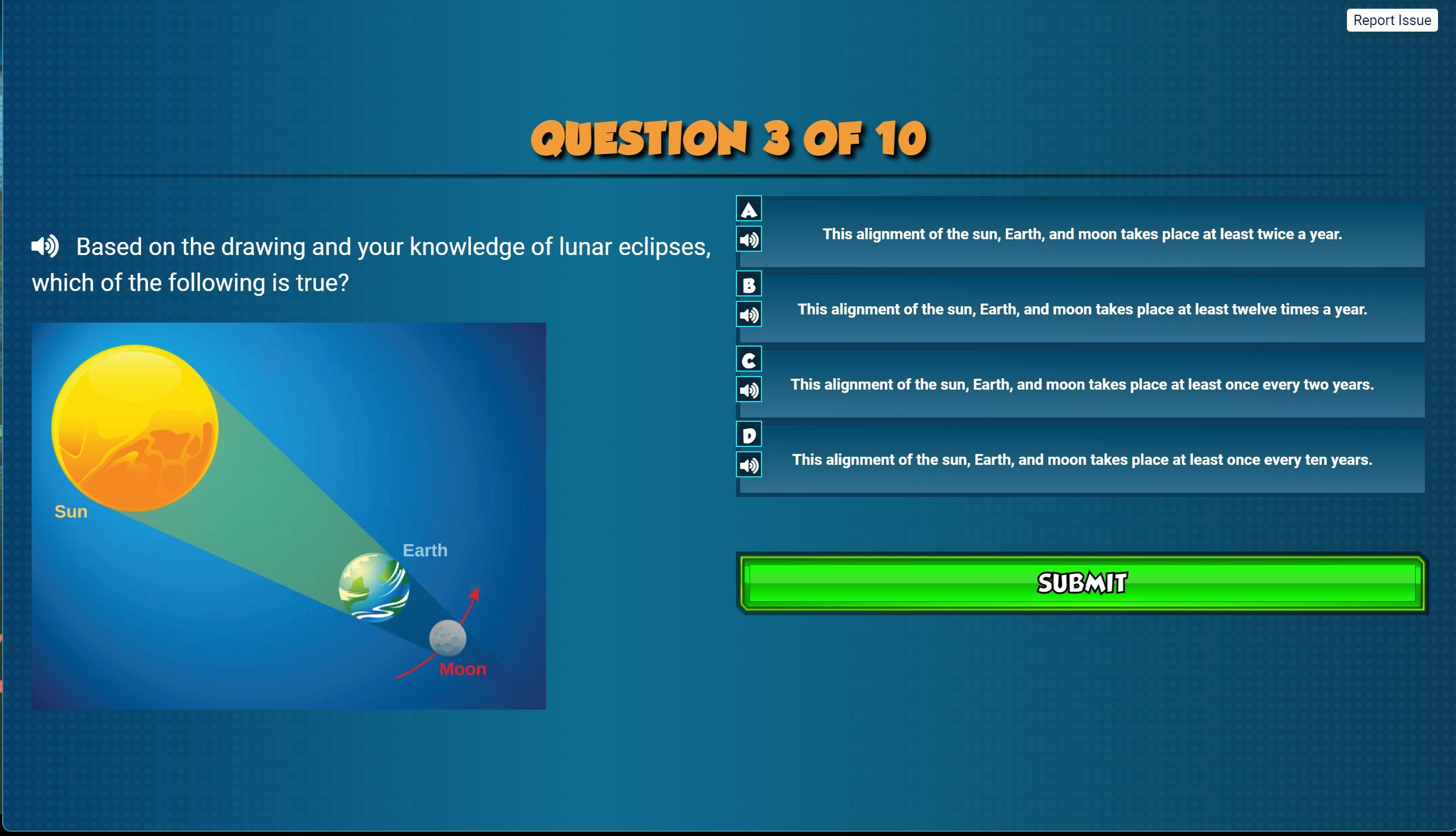Image resolution: width=1456 pixels, height=836 pixels.
Task: Submit the selected answer
Action: click(1082, 583)
